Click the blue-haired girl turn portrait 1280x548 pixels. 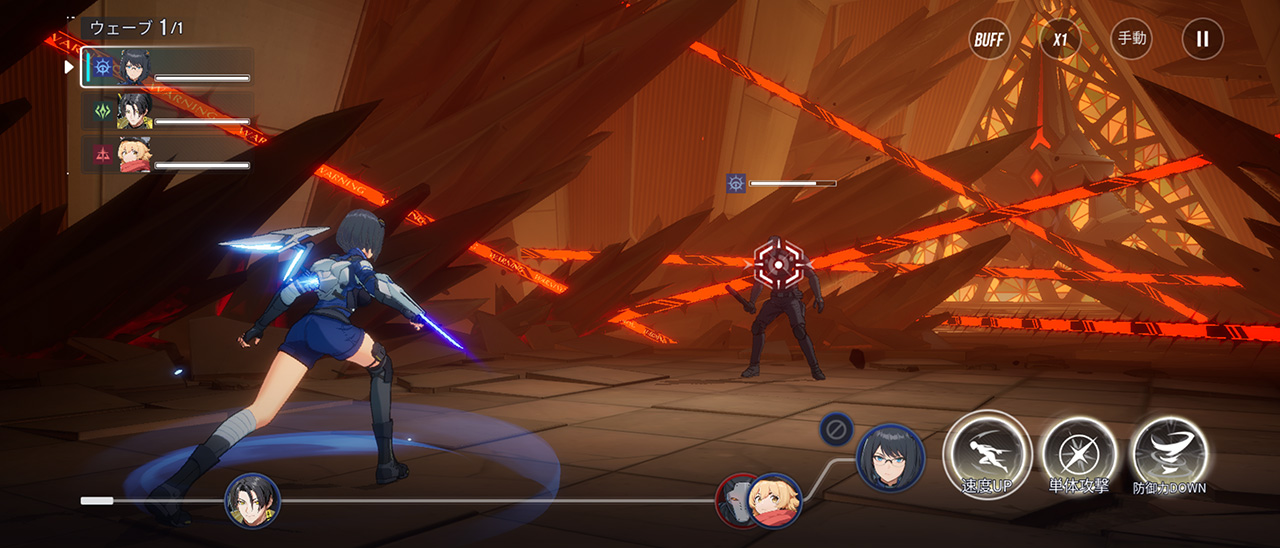pos(890,457)
